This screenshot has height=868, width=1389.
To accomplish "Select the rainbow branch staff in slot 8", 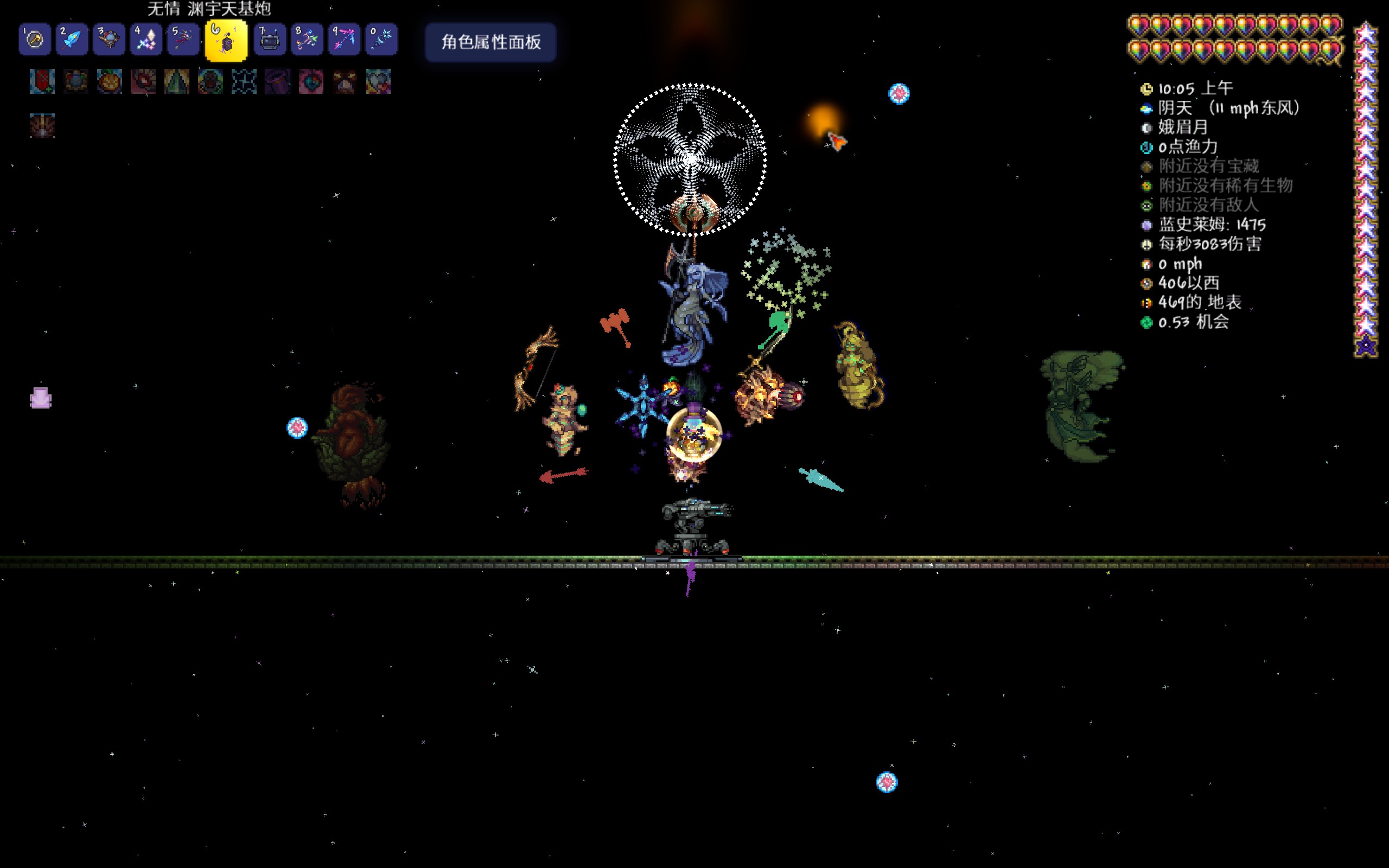I will [x=307, y=40].
